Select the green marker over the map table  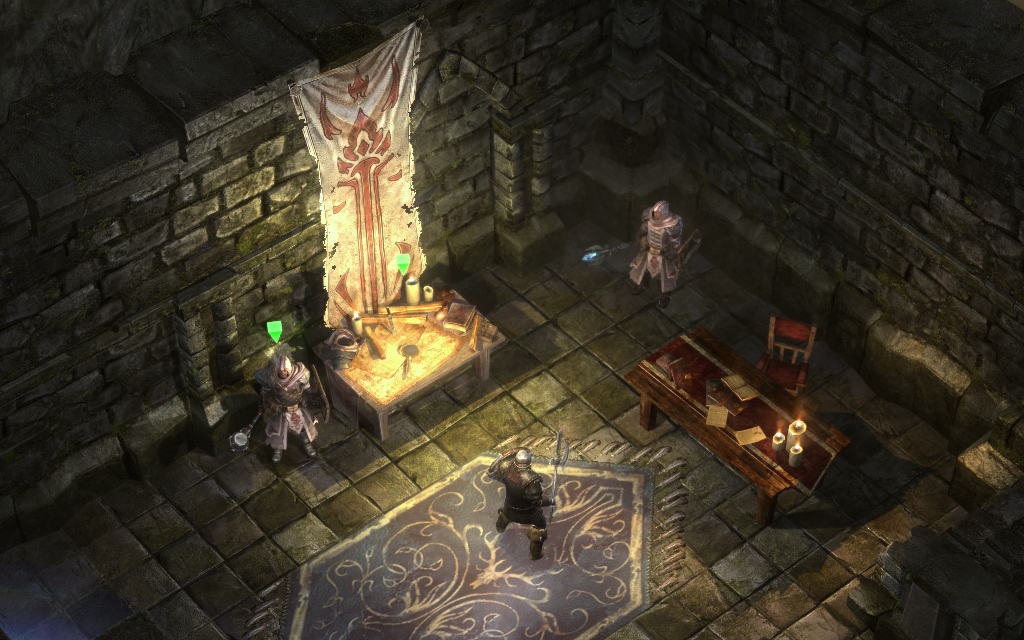(402, 263)
